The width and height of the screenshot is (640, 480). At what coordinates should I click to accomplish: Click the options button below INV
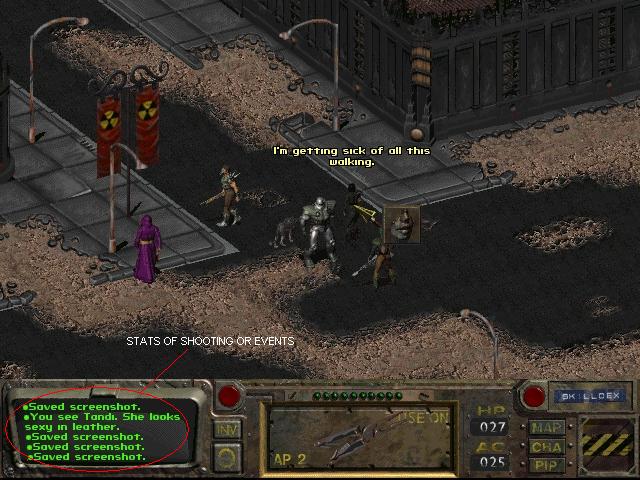pos(227,456)
